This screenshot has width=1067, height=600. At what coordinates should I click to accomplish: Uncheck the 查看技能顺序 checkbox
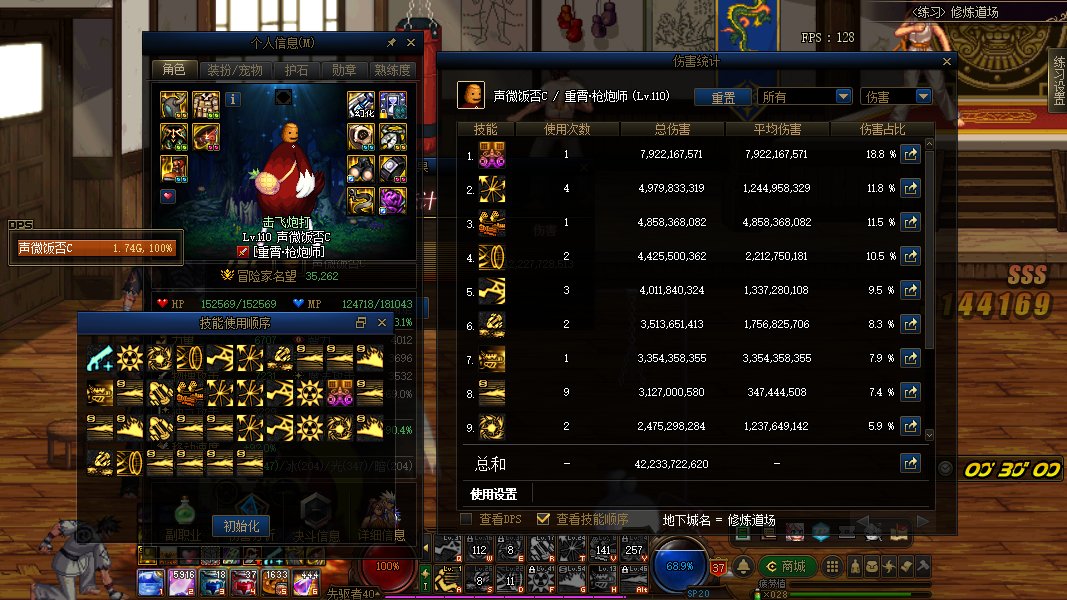tap(544, 519)
